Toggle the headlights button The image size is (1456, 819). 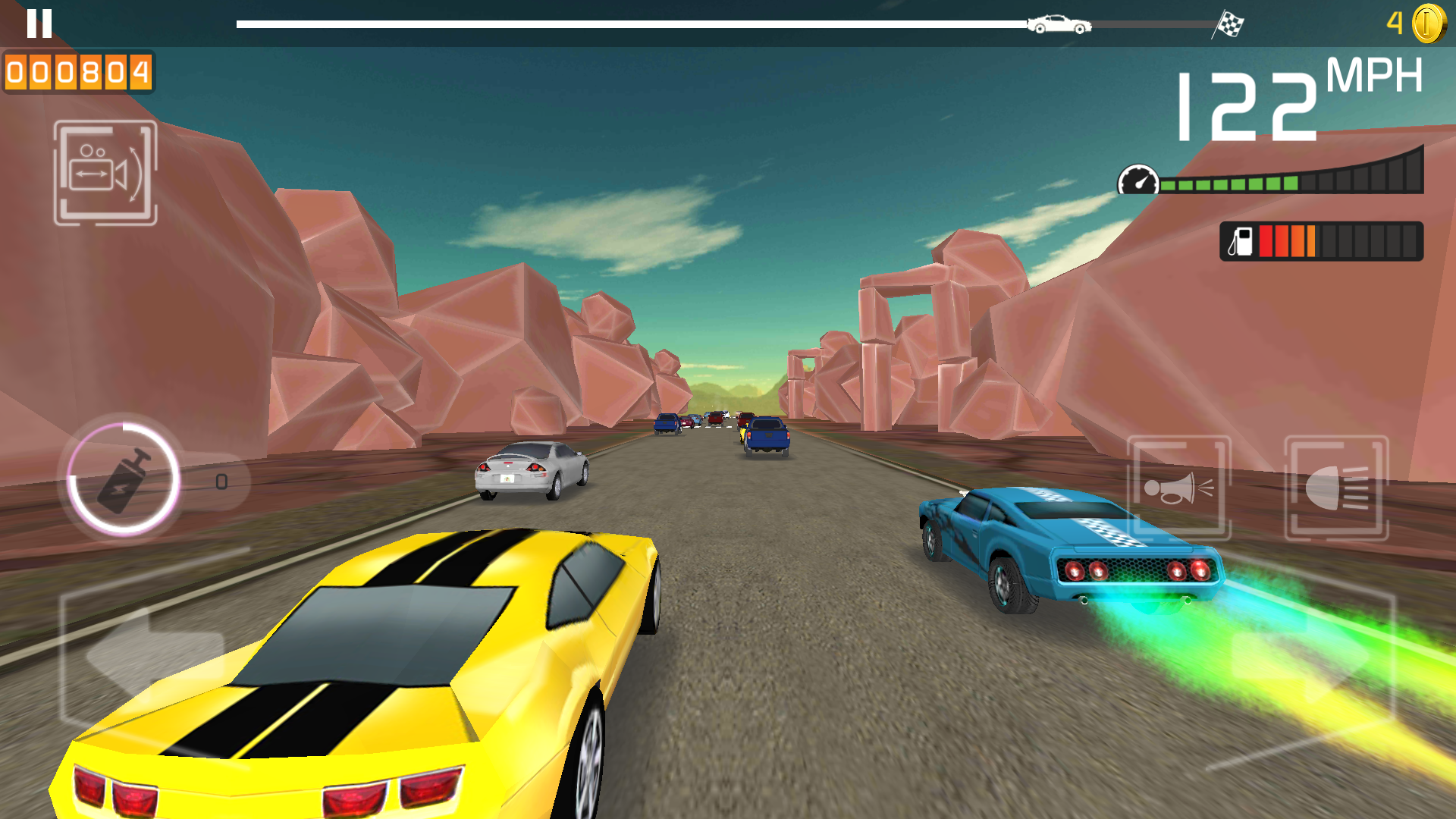pyautogui.click(x=1336, y=488)
